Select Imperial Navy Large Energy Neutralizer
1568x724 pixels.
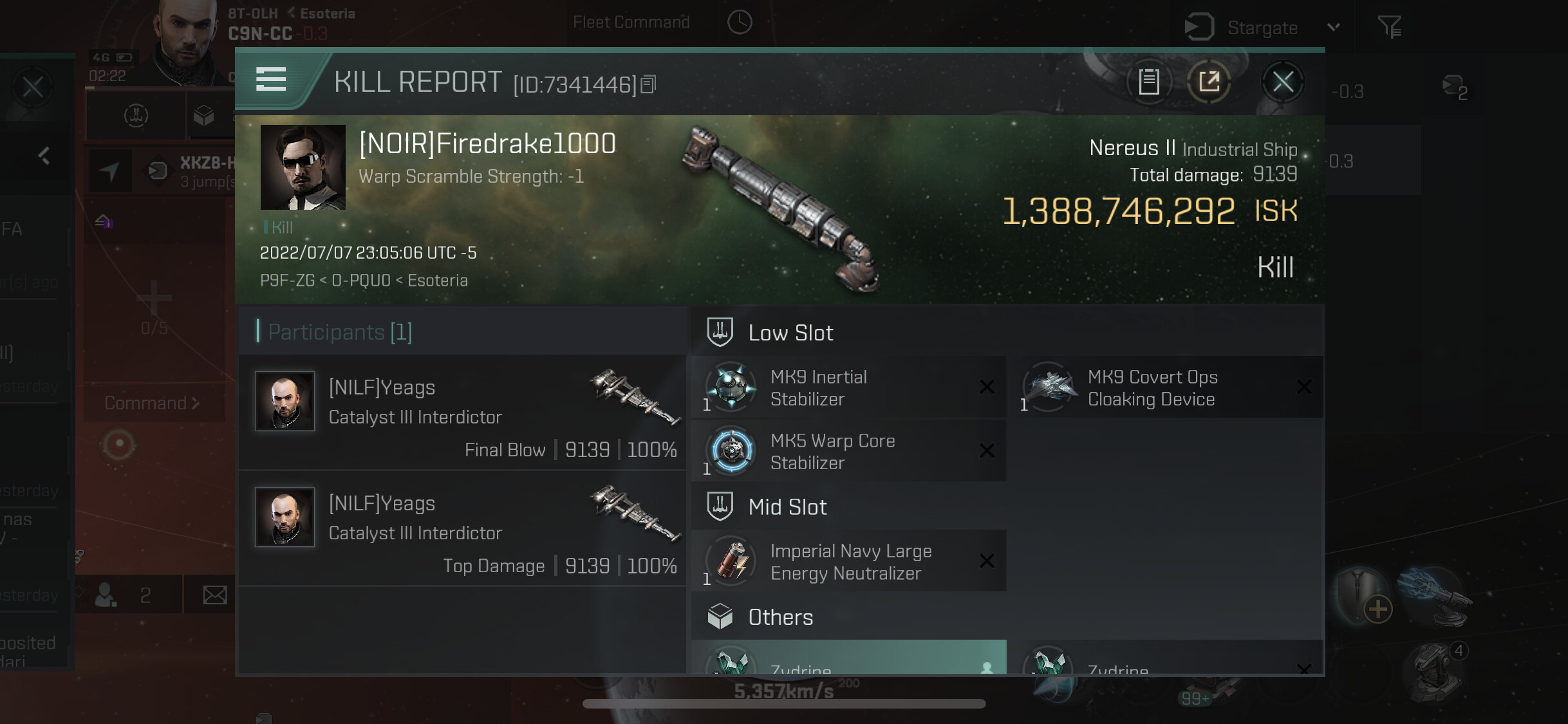click(x=848, y=561)
